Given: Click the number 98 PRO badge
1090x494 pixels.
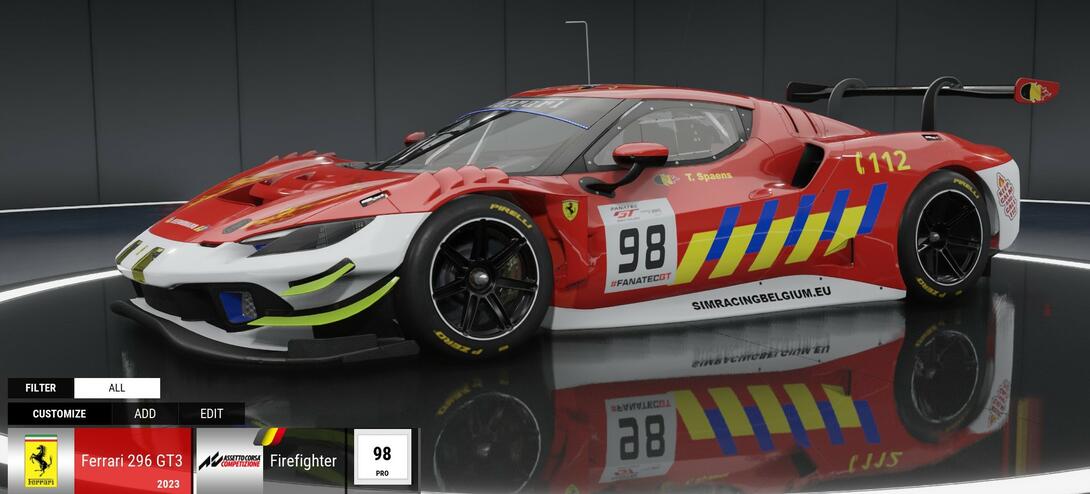Looking at the screenshot, I should [x=382, y=459].
